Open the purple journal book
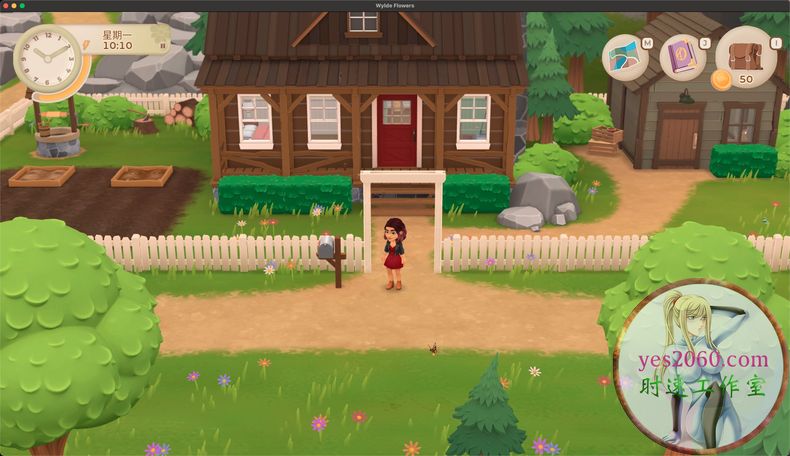The image size is (790, 456). click(683, 57)
